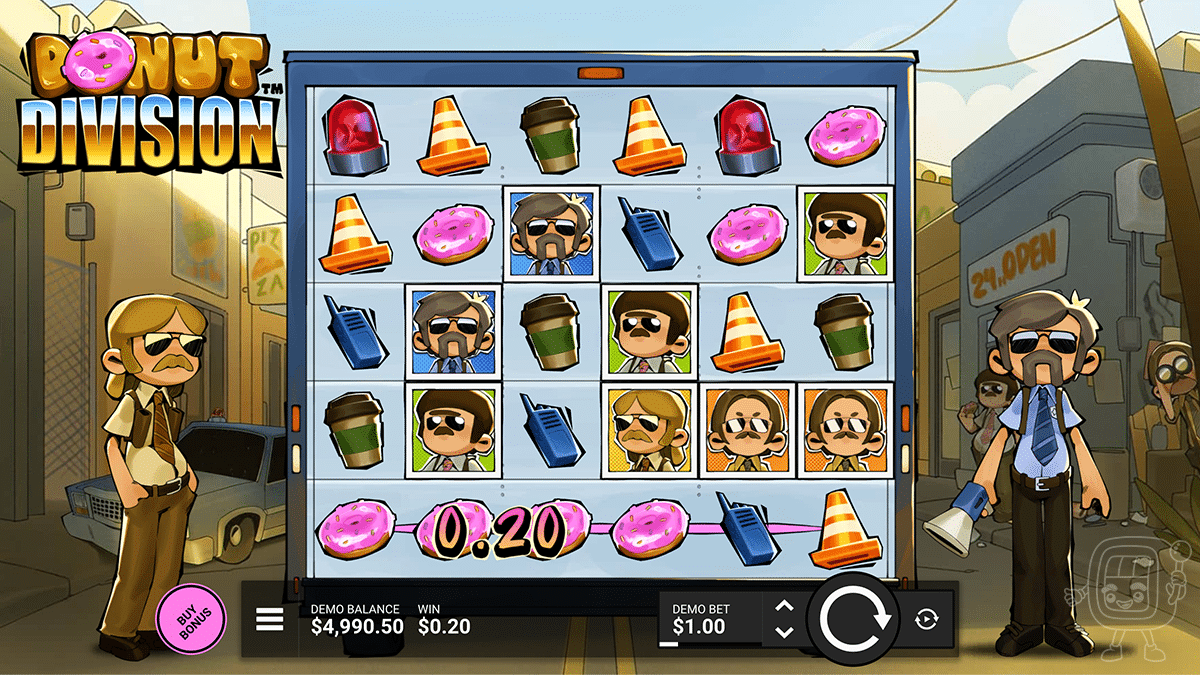This screenshot has height=675, width=1200.
Task: Spin the reels with the circular arrow button
Action: click(x=855, y=620)
